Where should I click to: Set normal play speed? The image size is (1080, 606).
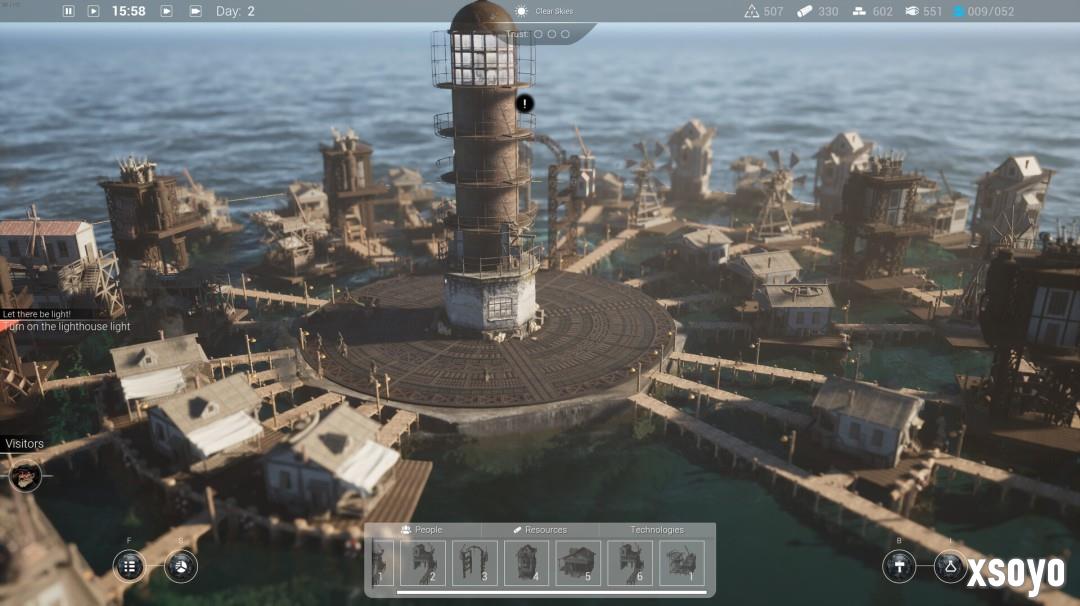(94, 11)
